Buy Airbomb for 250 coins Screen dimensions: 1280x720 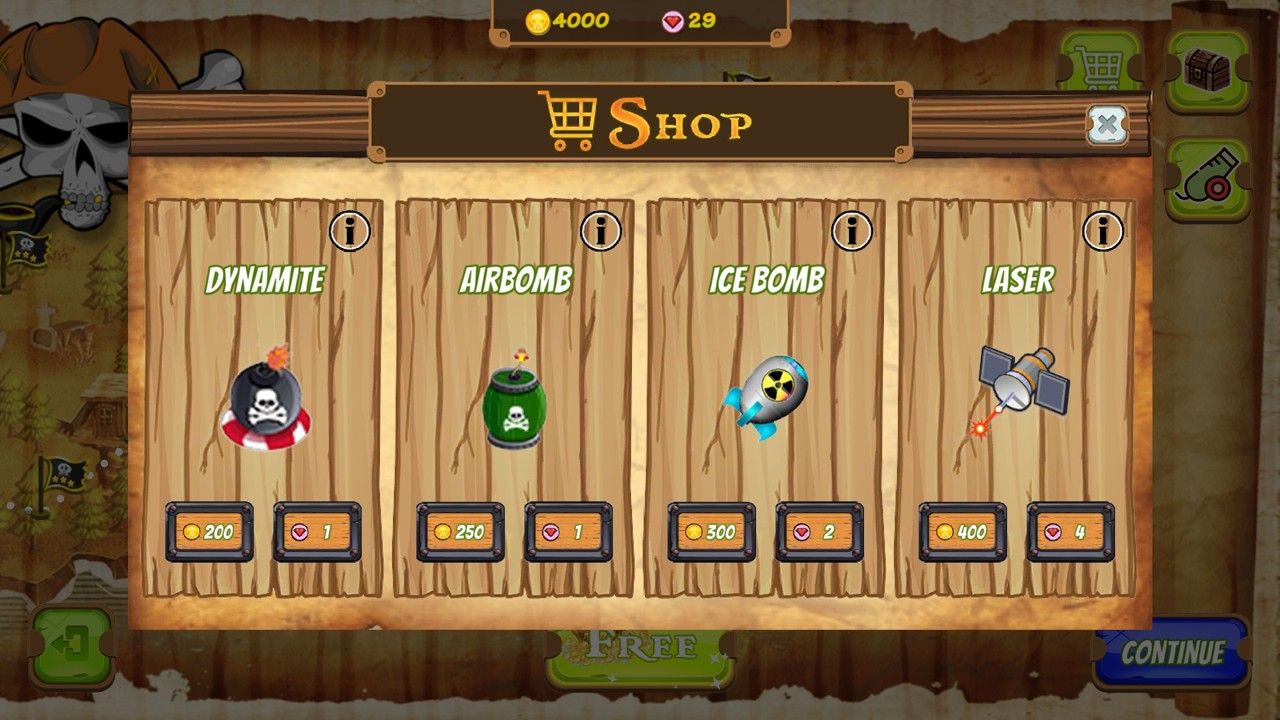460,532
